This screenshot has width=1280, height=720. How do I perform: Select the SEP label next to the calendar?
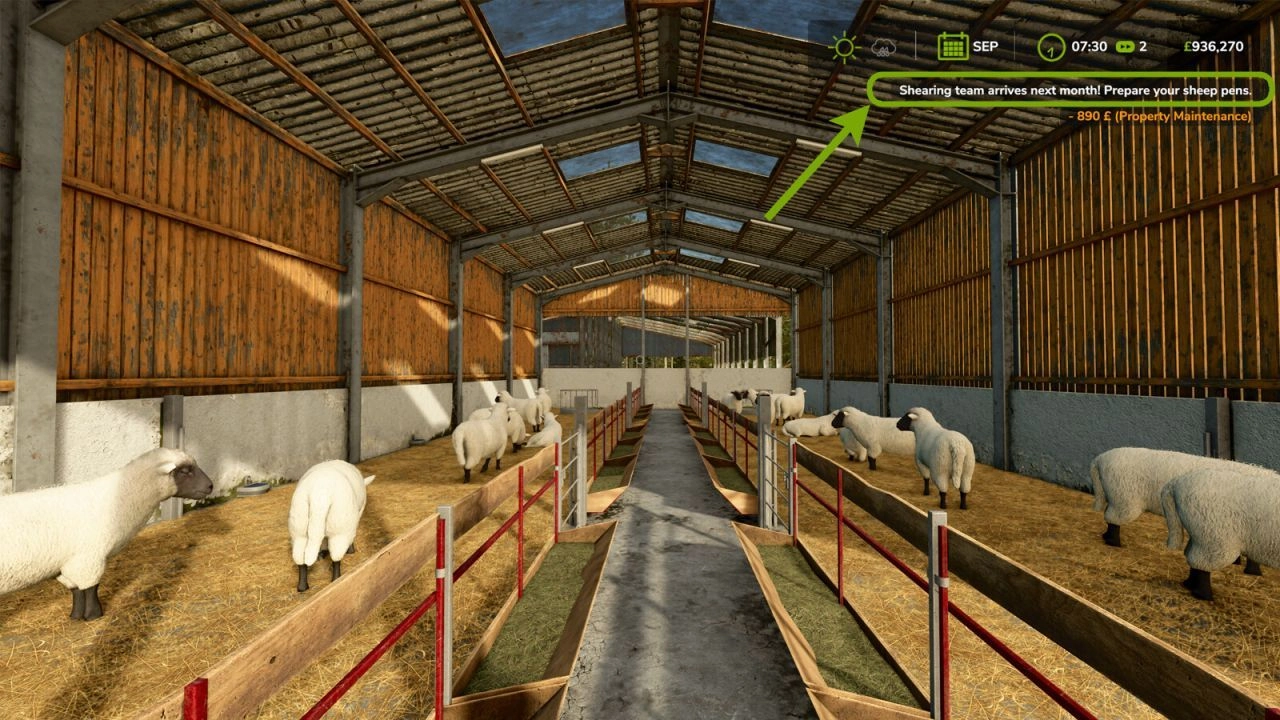[985, 46]
